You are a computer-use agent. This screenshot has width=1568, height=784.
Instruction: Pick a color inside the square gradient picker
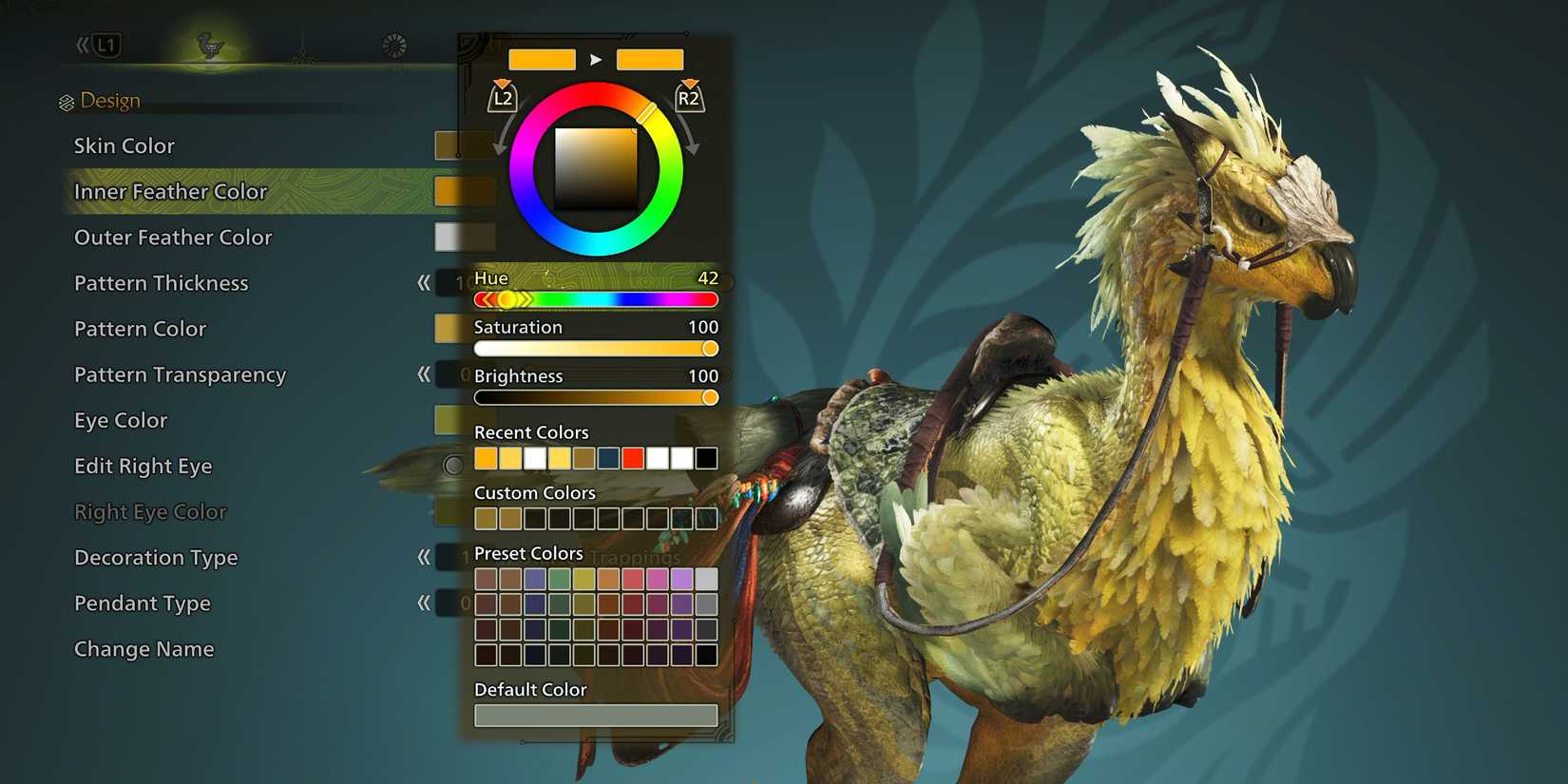596,167
